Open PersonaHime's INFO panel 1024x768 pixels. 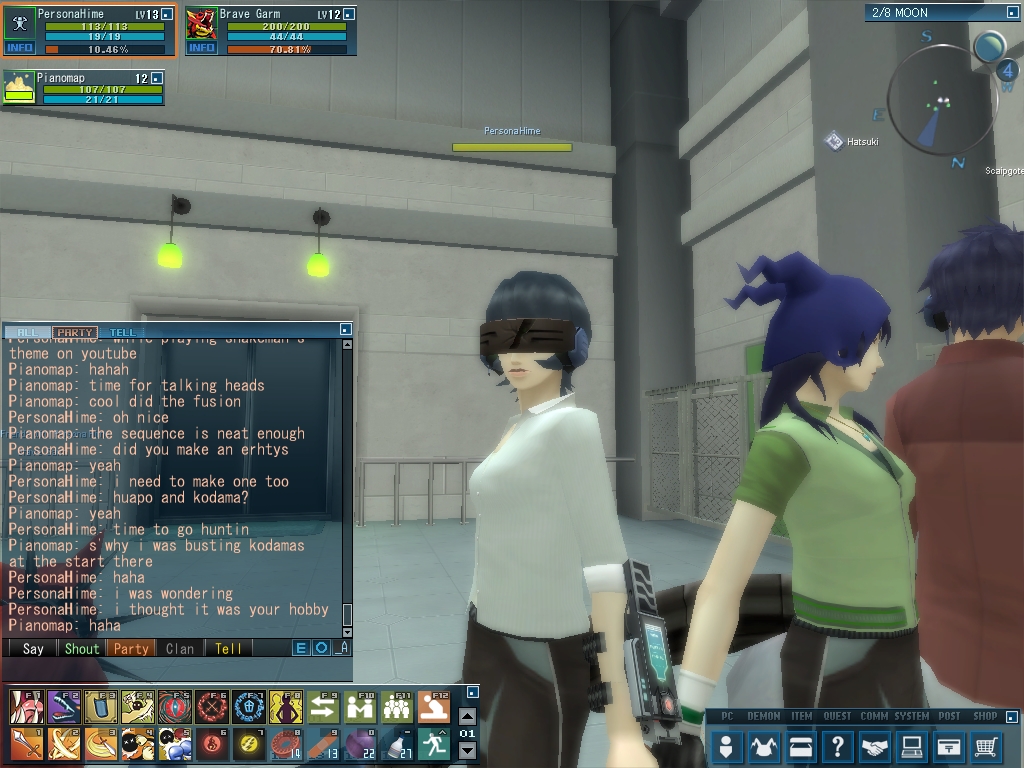click(x=20, y=48)
